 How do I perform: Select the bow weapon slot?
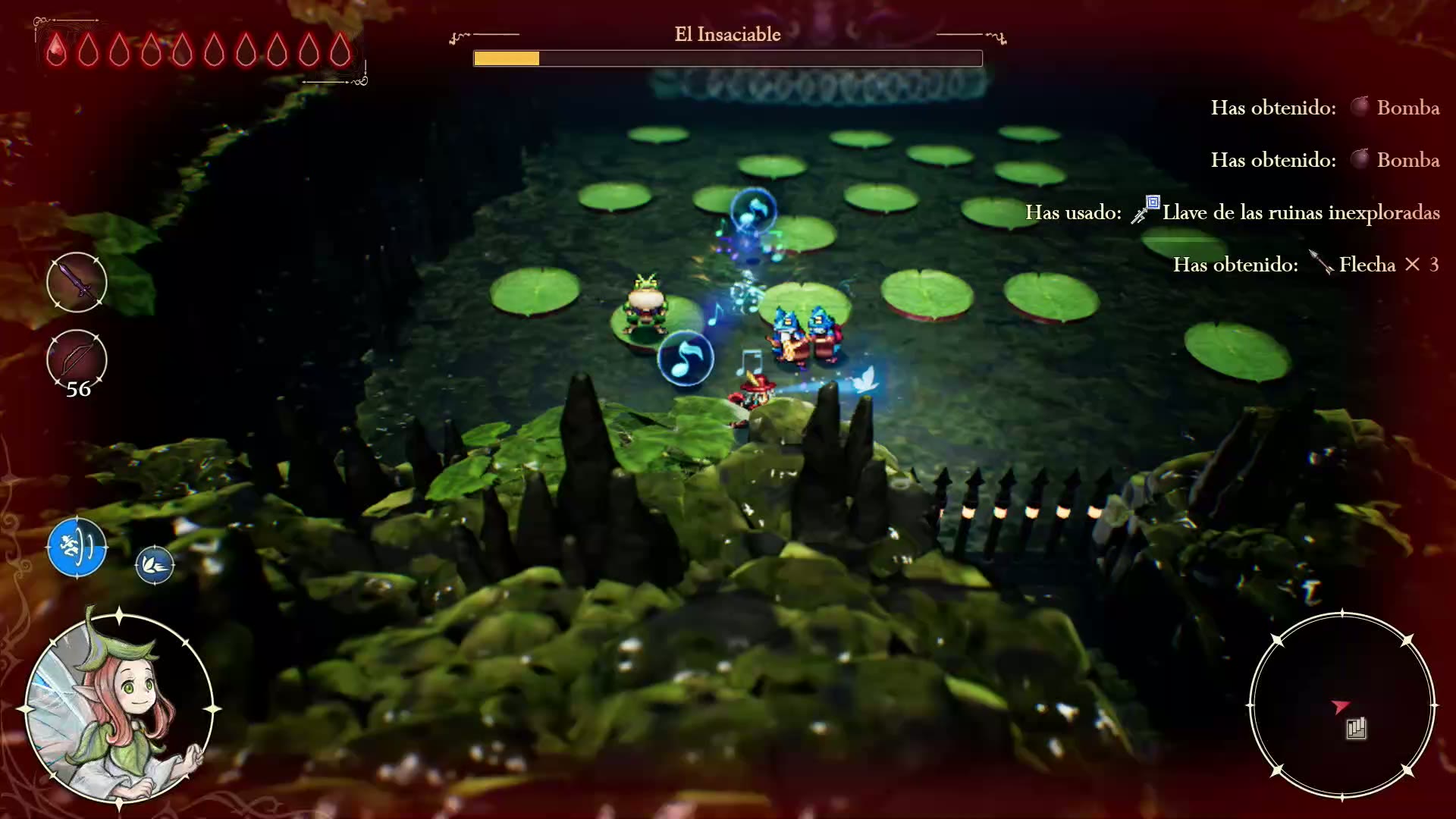[77, 359]
